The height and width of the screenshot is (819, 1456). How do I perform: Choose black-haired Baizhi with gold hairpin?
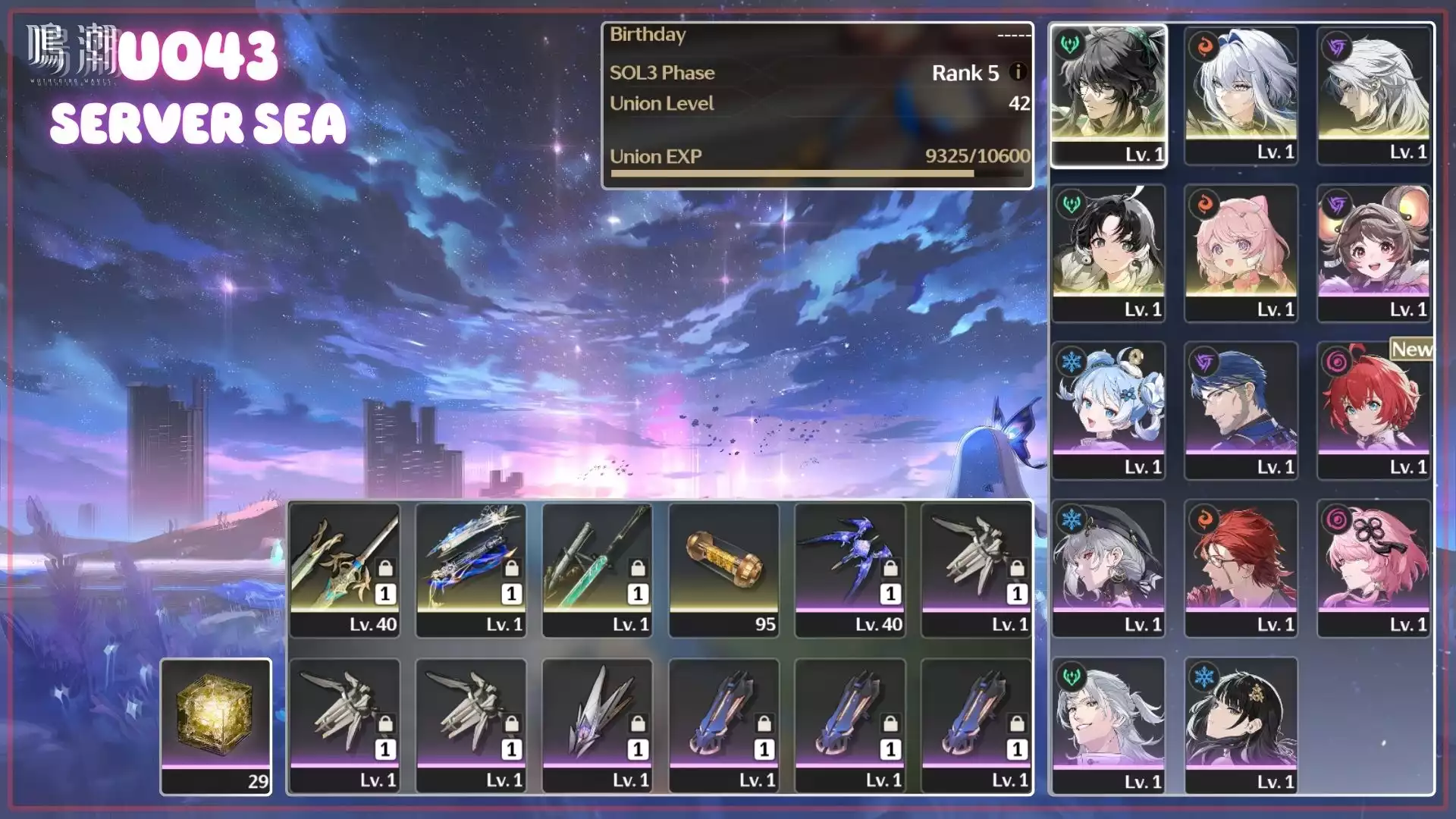click(x=1241, y=726)
